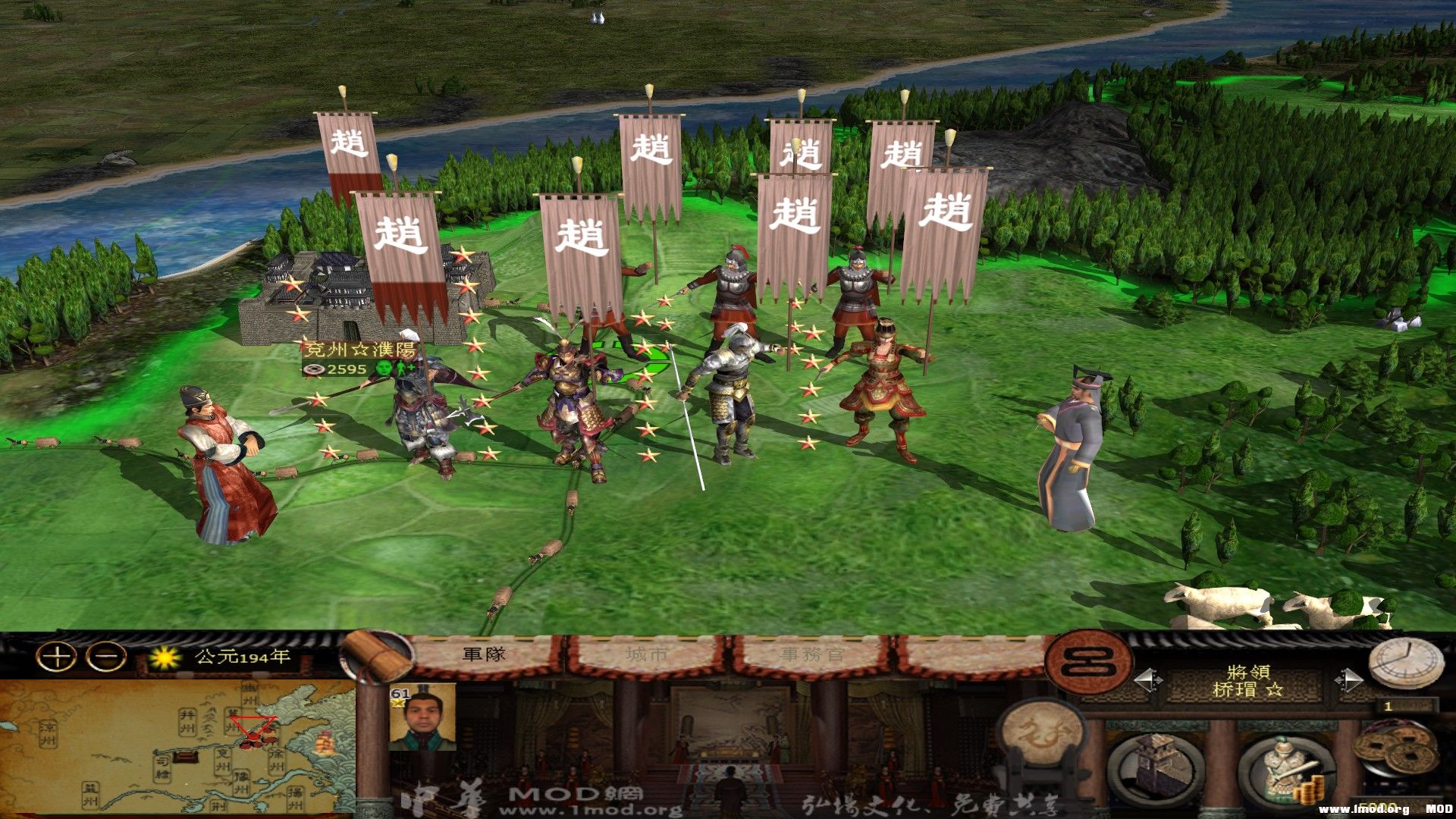Click the campaign minimap
The image size is (1456, 819).
(x=178, y=747)
